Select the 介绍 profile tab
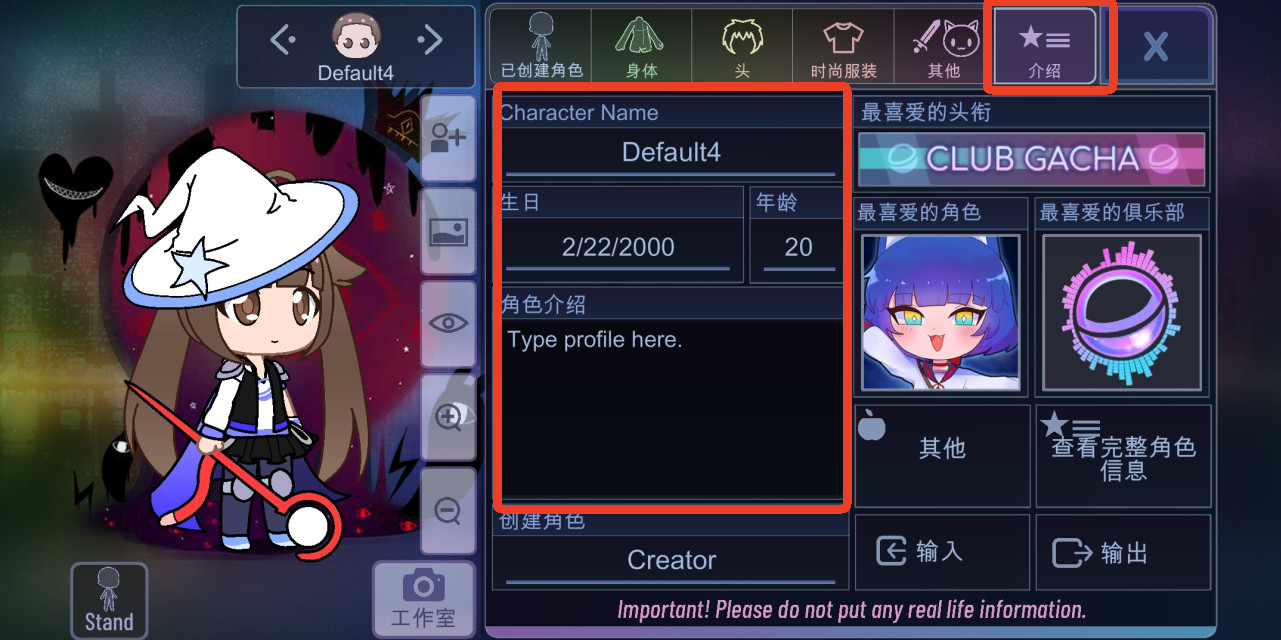 coord(1044,46)
